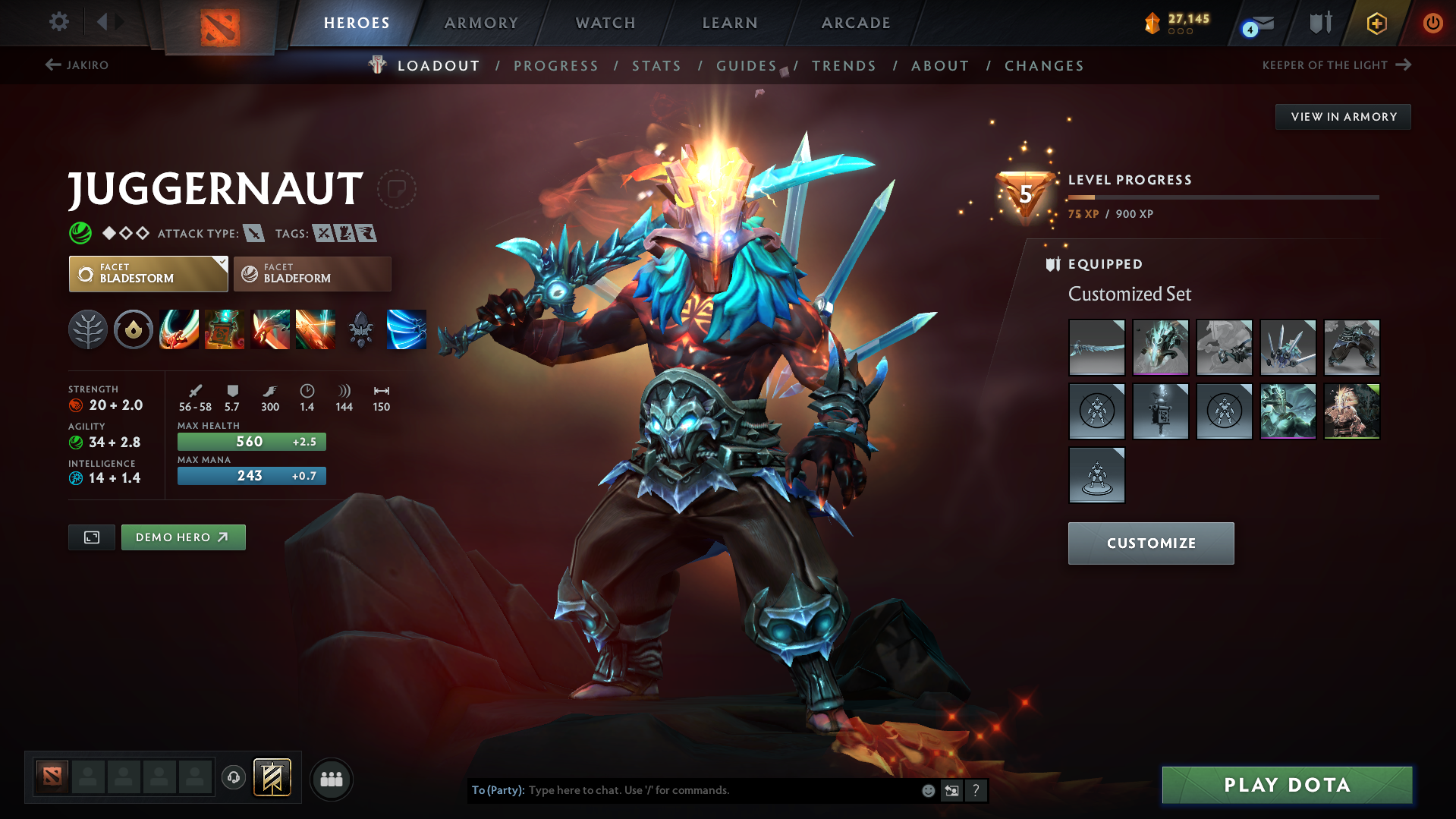The width and height of the screenshot is (1456, 819).
Task: Open the Armory menu
Action: pyautogui.click(x=481, y=23)
